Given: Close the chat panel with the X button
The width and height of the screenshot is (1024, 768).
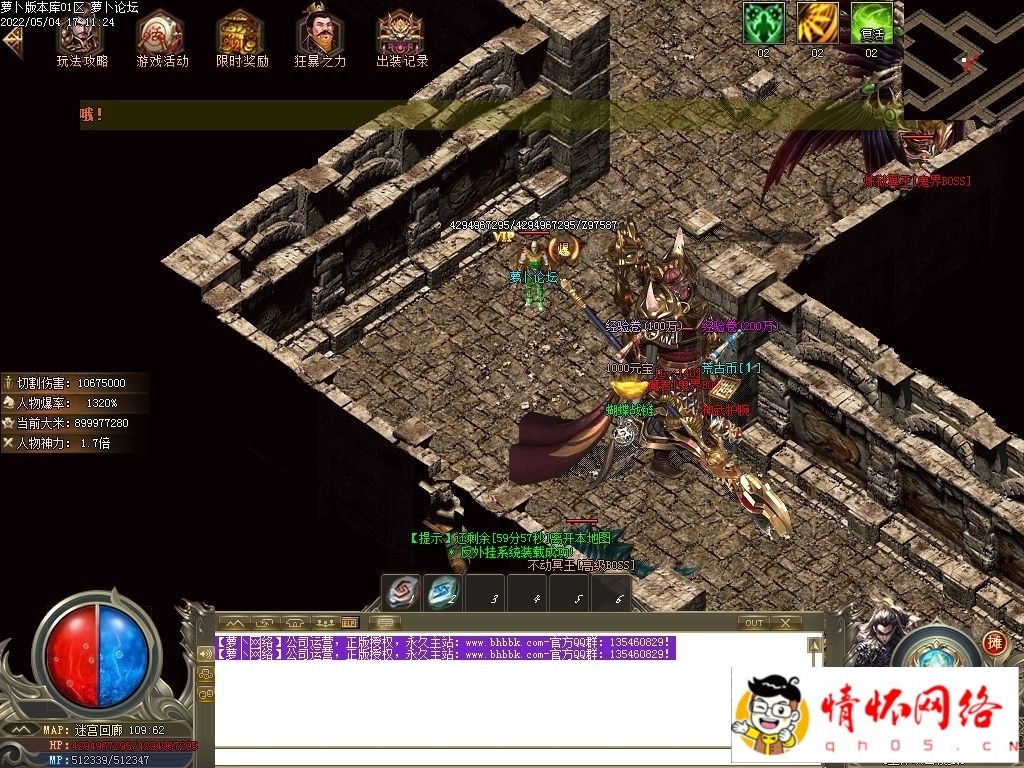Looking at the screenshot, I should pos(786,622).
